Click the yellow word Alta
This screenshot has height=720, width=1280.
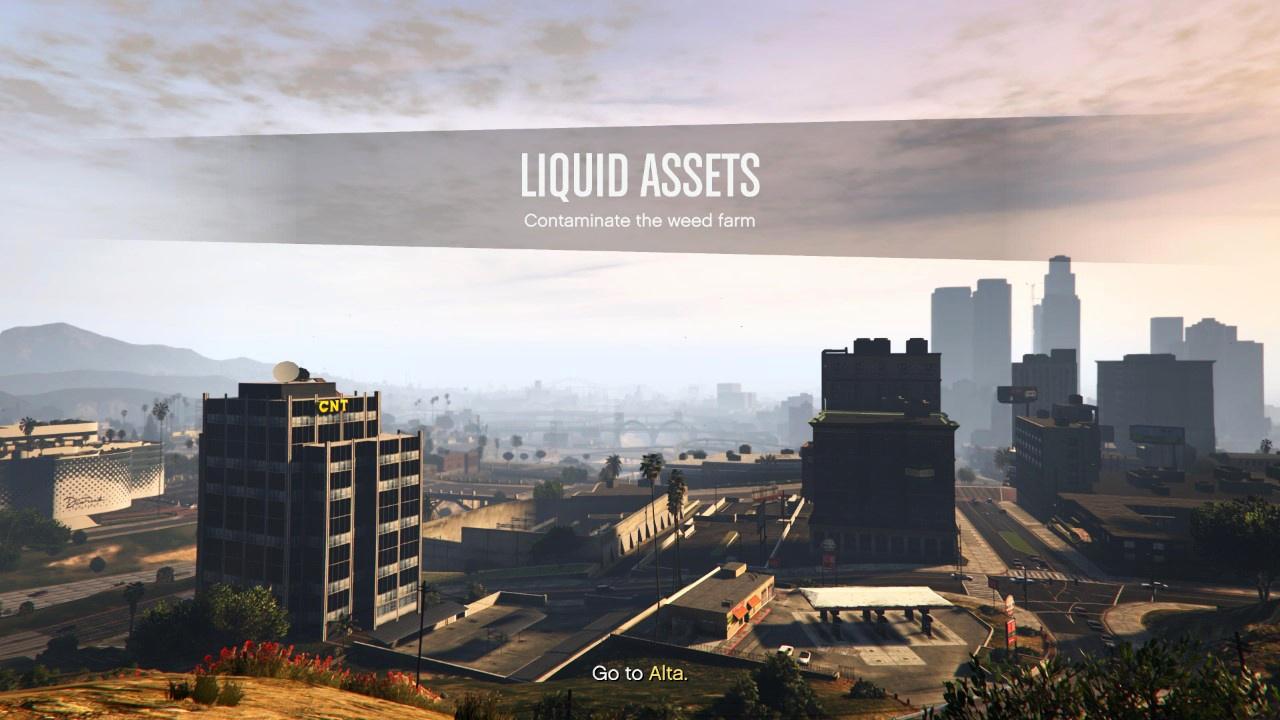(x=669, y=674)
